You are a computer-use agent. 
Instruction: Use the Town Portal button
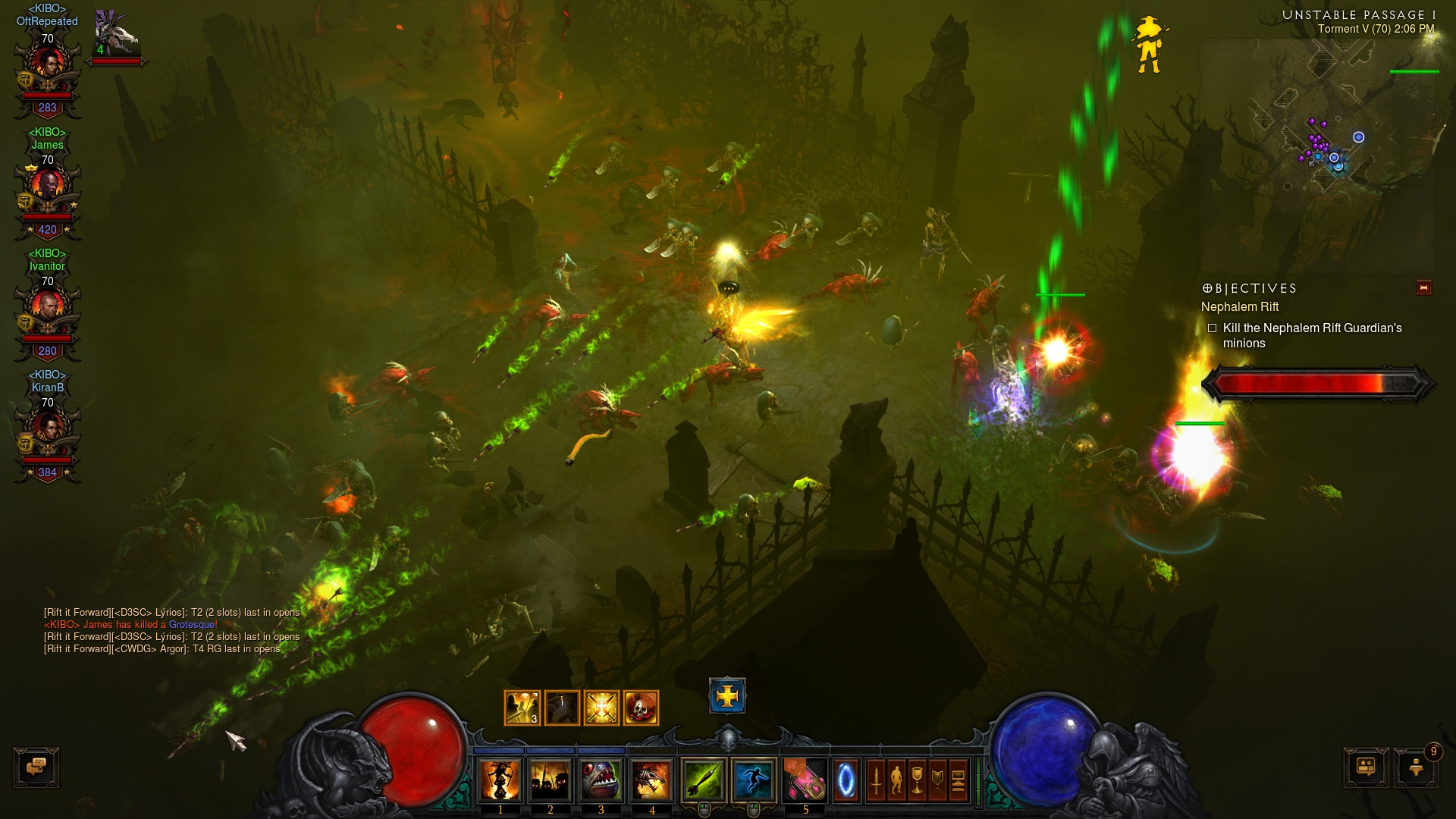point(846,780)
